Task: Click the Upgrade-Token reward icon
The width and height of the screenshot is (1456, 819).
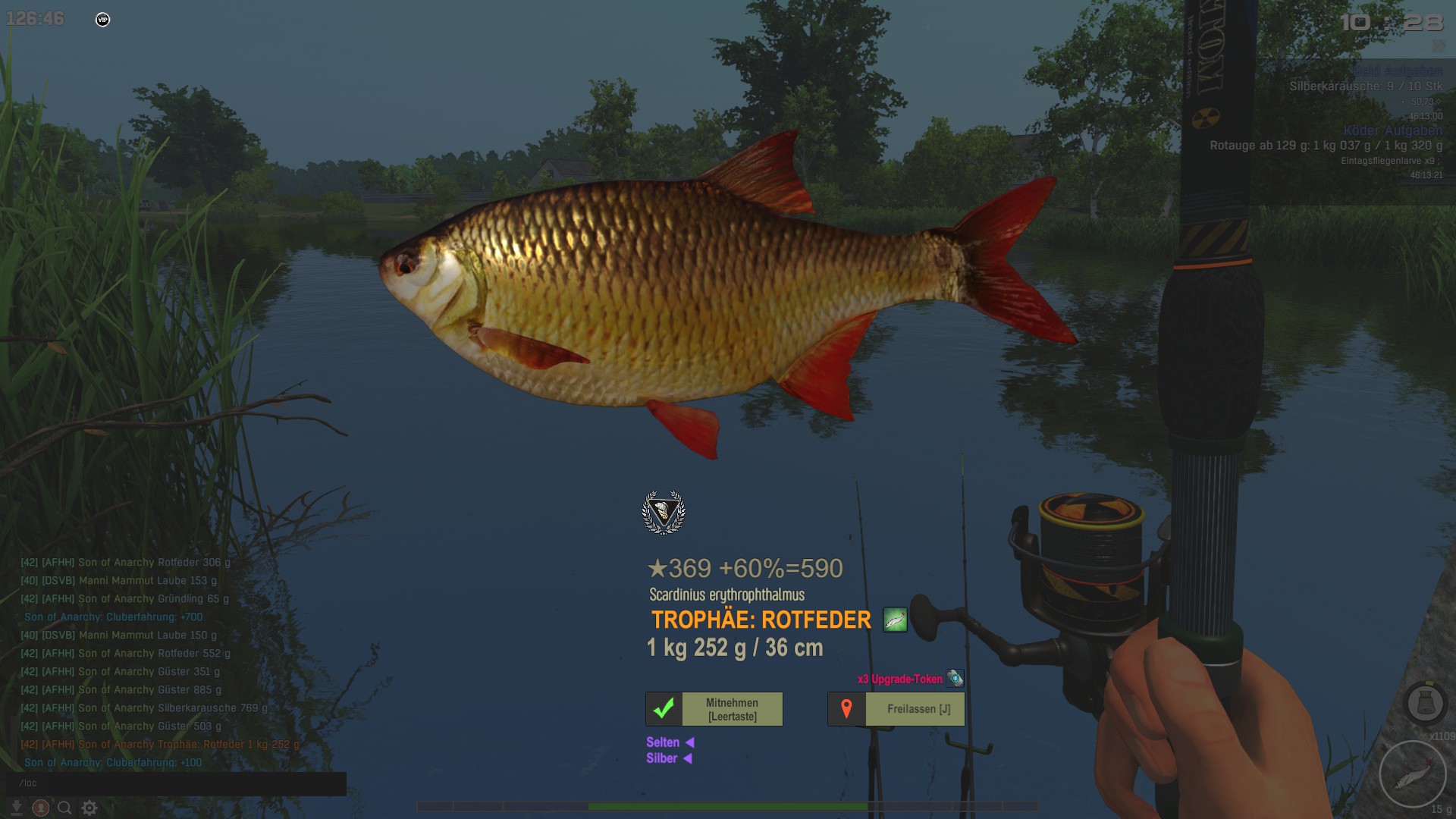Action: [955, 679]
